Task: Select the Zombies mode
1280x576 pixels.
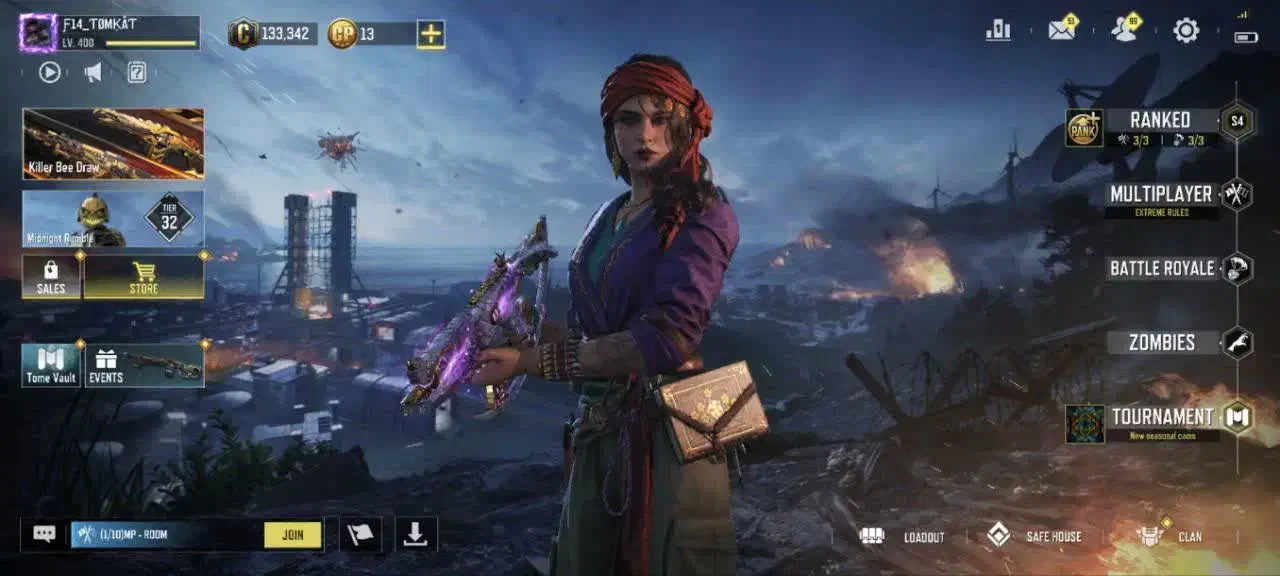Action: pos(1162,343)
